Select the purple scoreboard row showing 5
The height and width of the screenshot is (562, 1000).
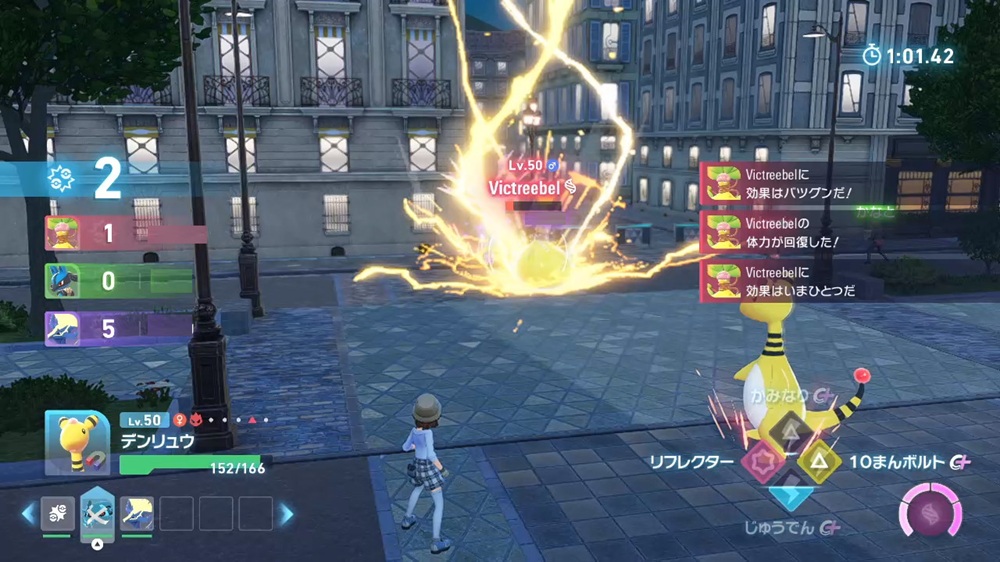(x=118, y=327)
